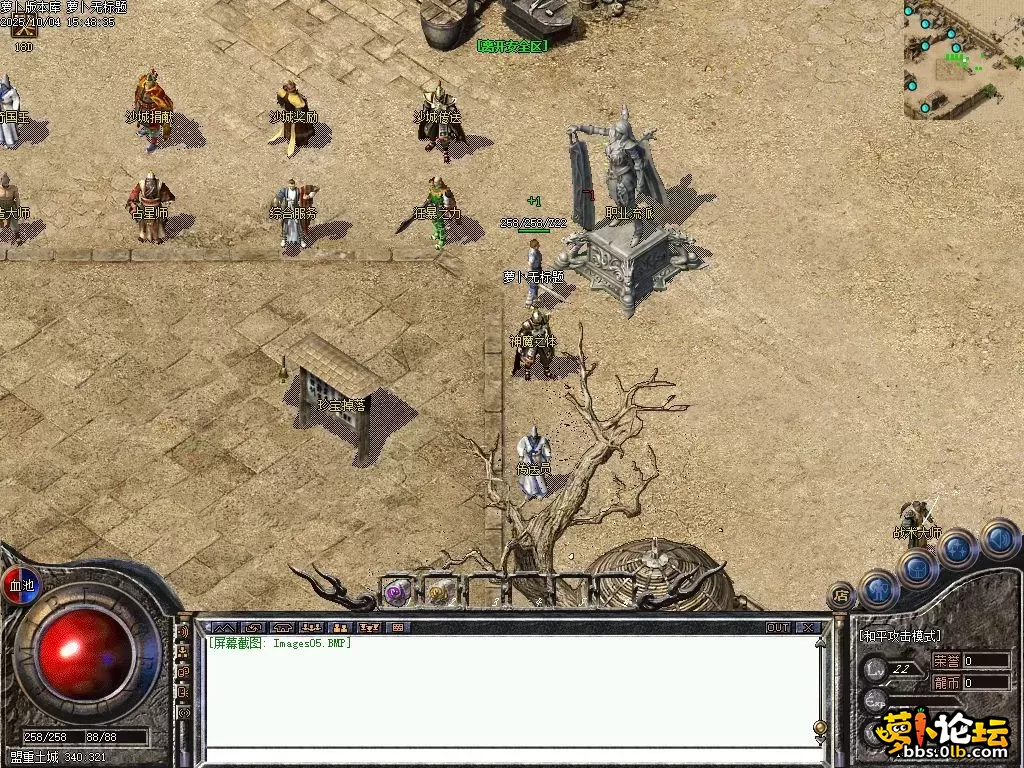Select the buff icon showing 18D
The width and height of the screenshot is (1024, 768).
[x=23, y=32]
